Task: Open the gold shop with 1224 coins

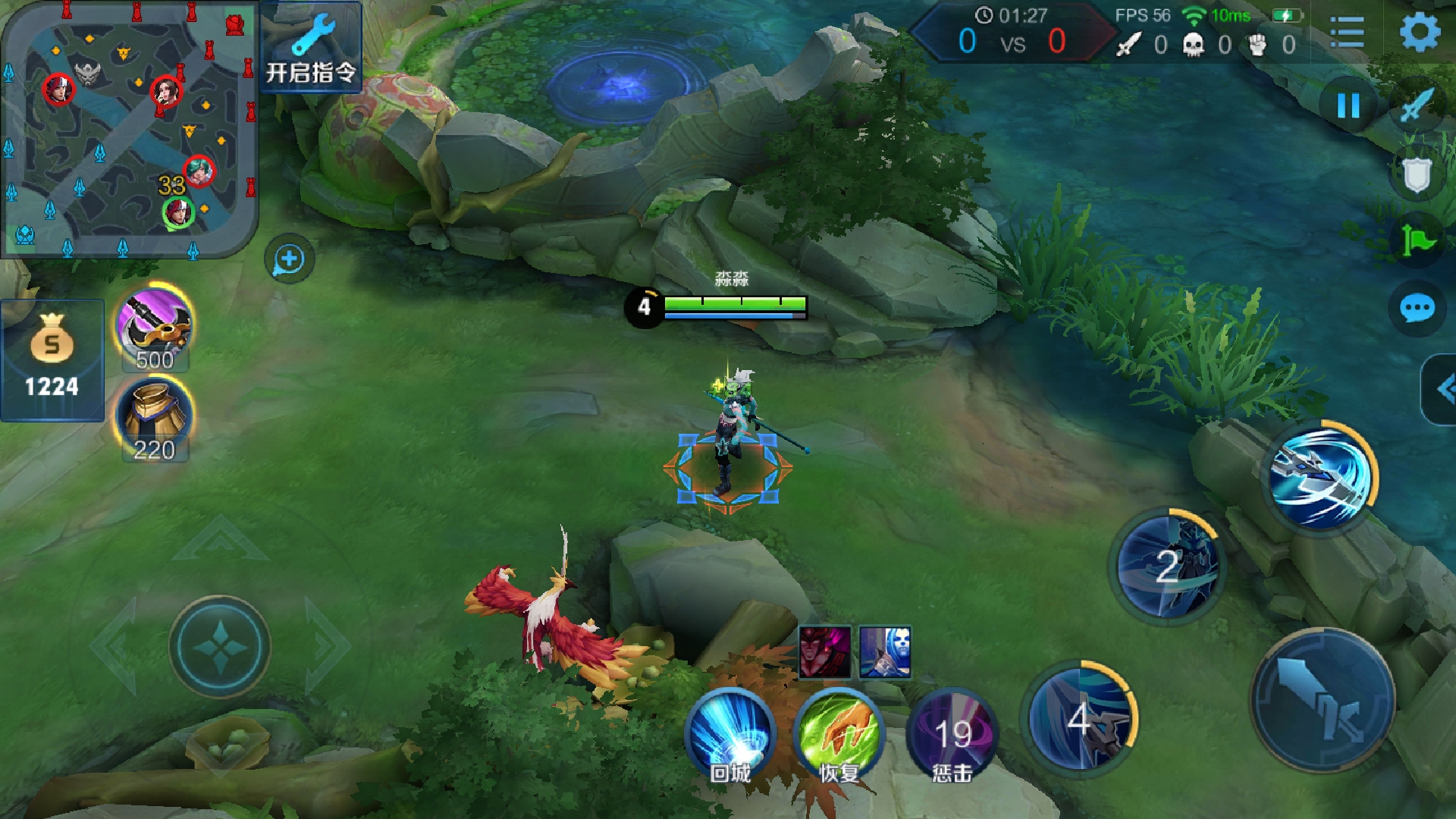Action: click(x=52, y=360)
